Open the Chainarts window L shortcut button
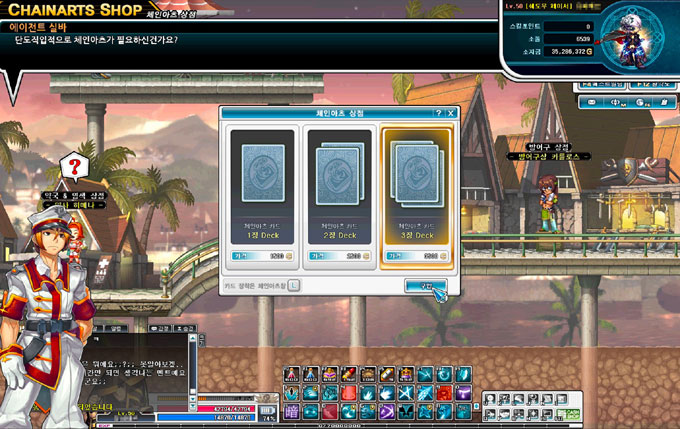Viewport: 680px width, 429px height. tap(295, 285)
